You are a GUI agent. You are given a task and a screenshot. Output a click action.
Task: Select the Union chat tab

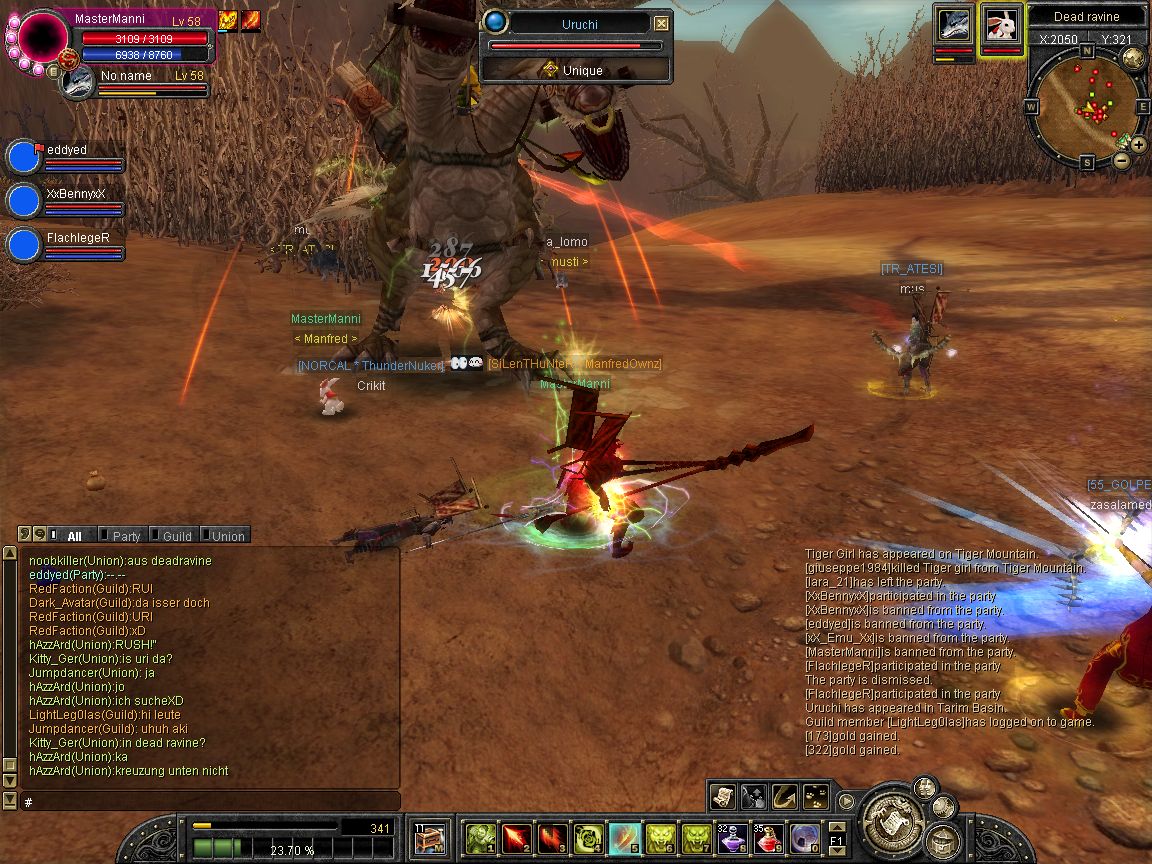(225, 536)
